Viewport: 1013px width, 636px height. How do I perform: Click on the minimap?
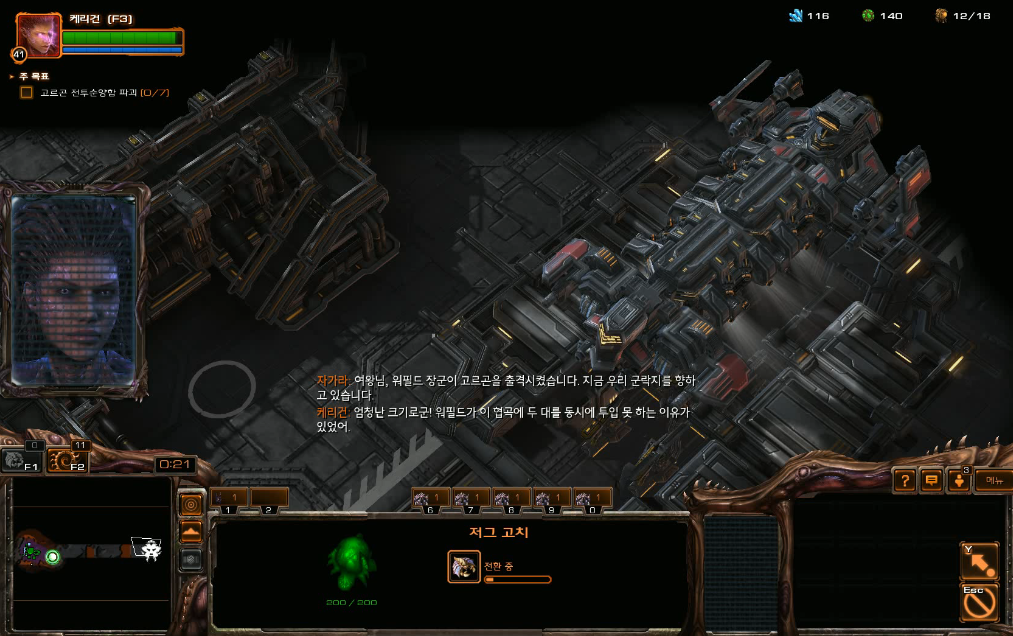click(x=90, y=548)
